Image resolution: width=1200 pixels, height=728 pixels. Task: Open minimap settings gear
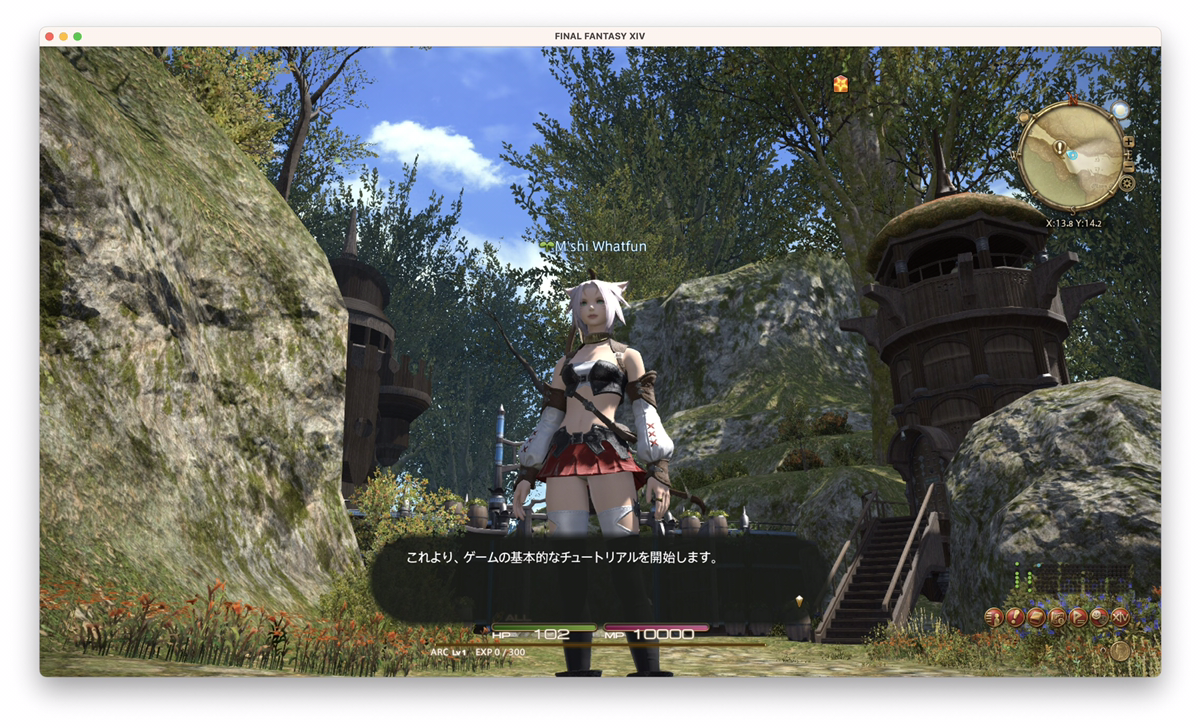(x=1127, y=183)
